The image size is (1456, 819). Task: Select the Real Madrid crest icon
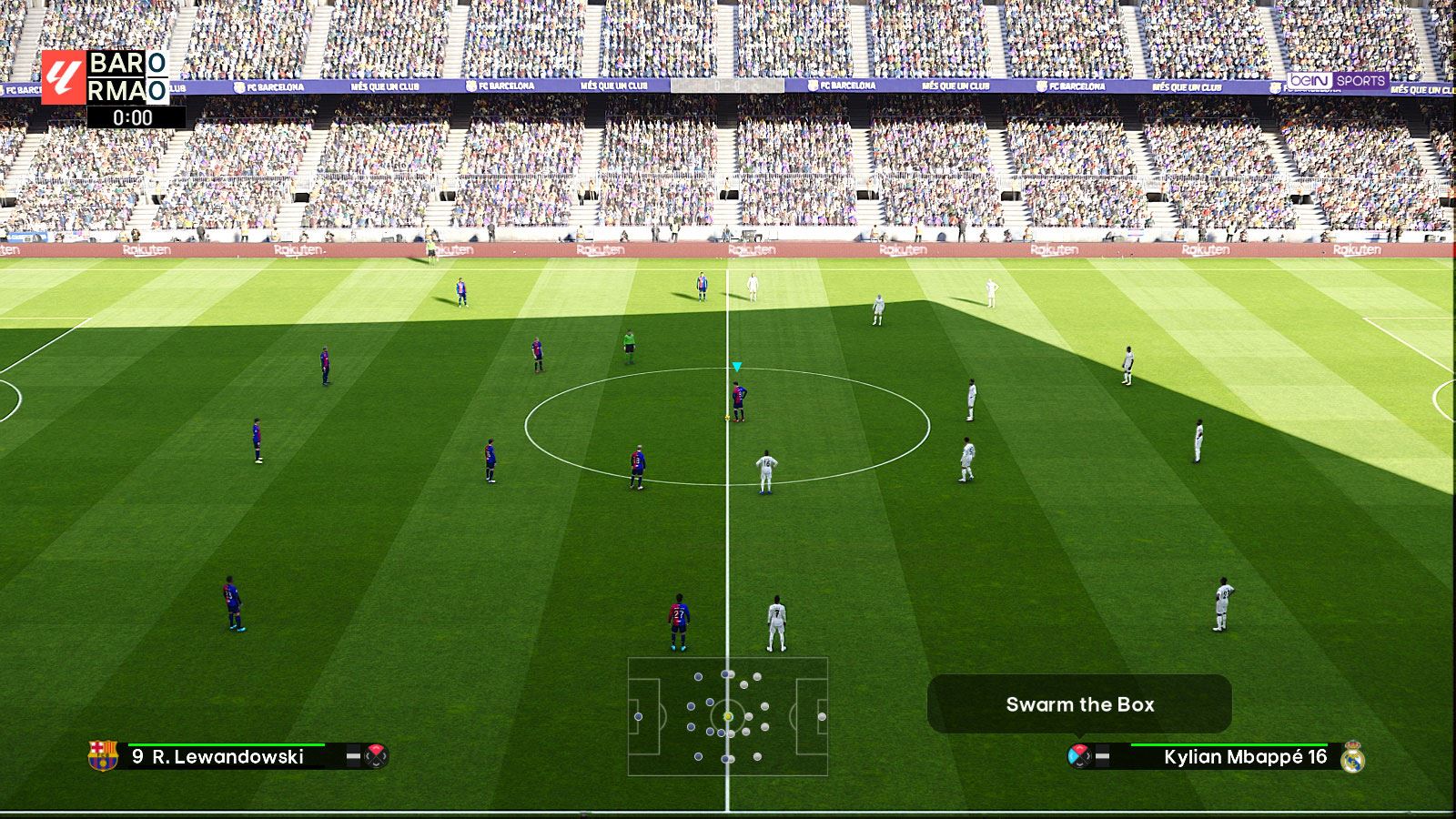click(1352, 756)
